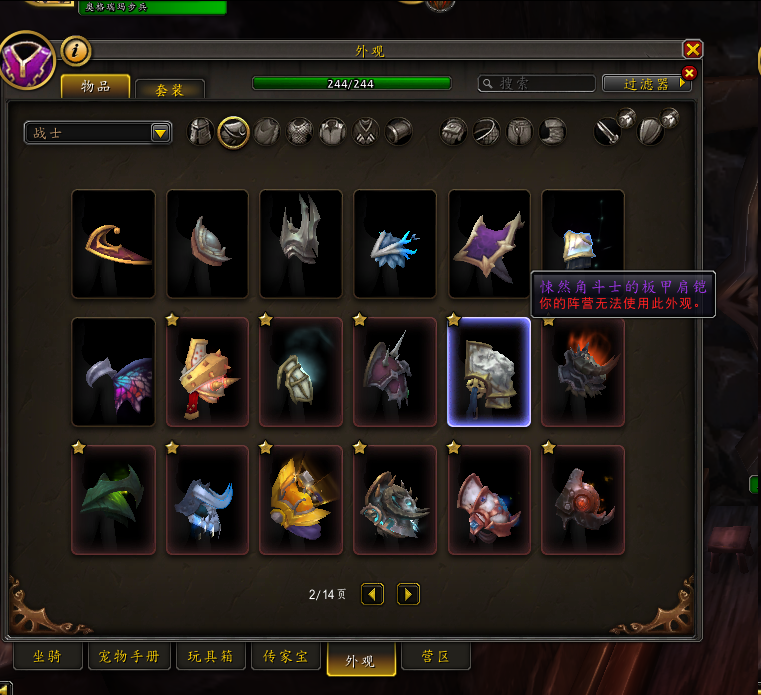Switch to the 玩具箱 (Toy Box) tab

tap(210, 657)
